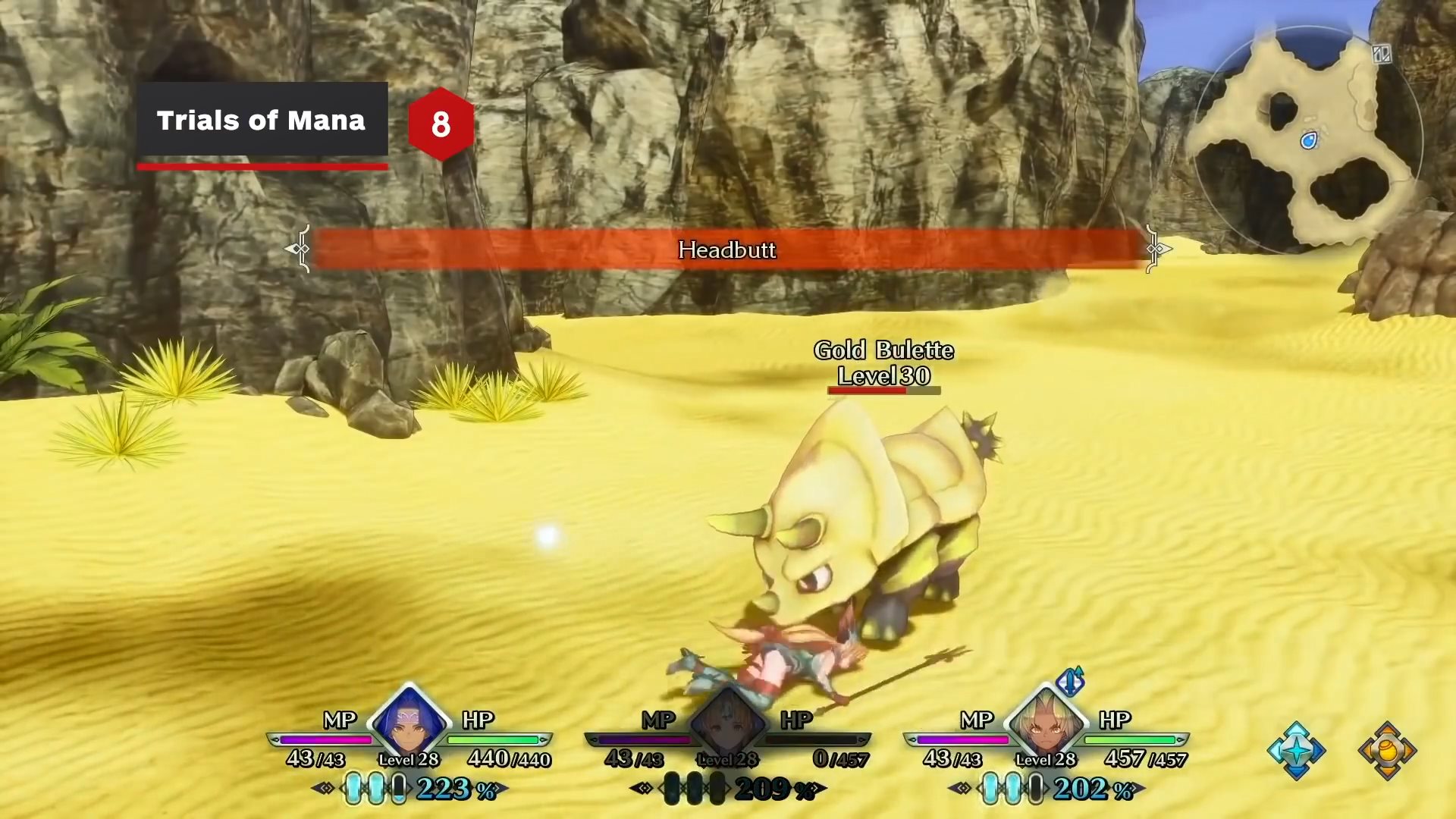Open the blue star shortcut ring
The width and height of the screenshot is (1456, 819).
click(x=1296, y=751)
